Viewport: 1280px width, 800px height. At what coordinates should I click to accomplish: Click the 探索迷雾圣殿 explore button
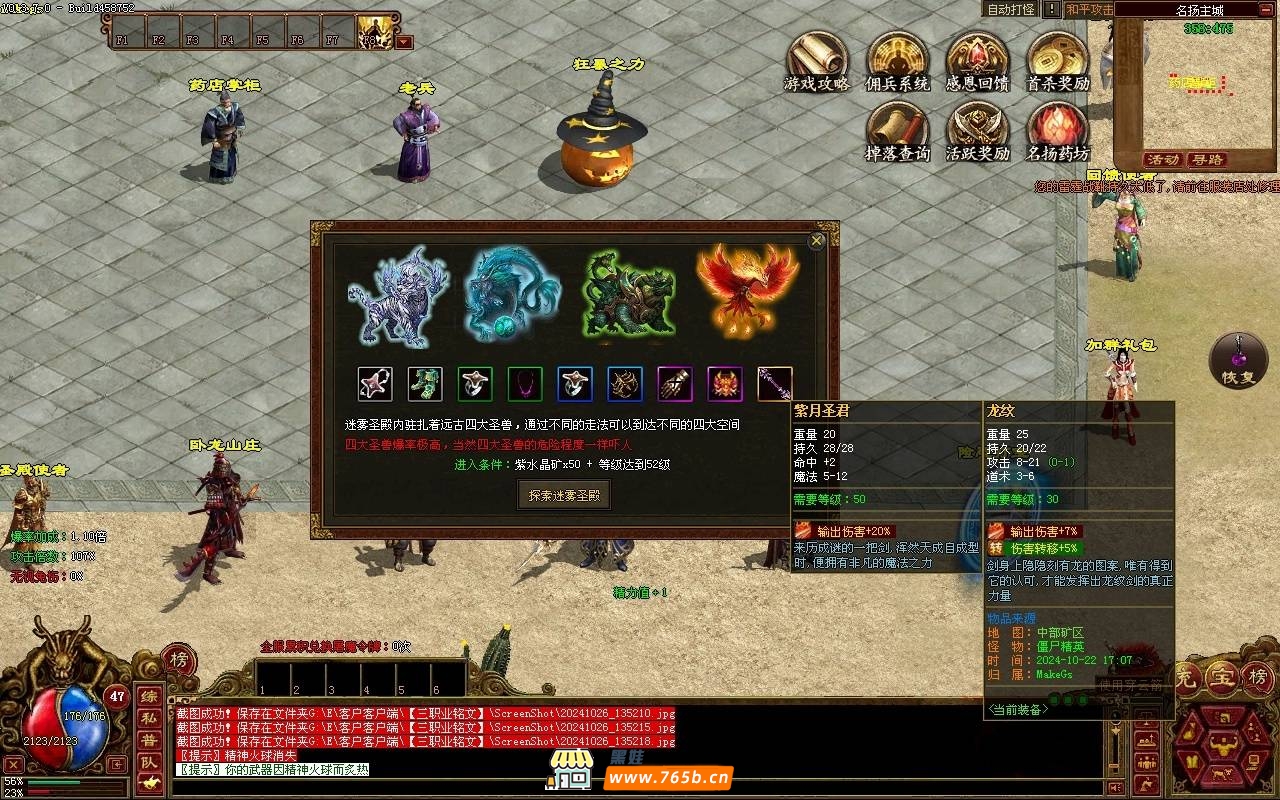(564, 495)
